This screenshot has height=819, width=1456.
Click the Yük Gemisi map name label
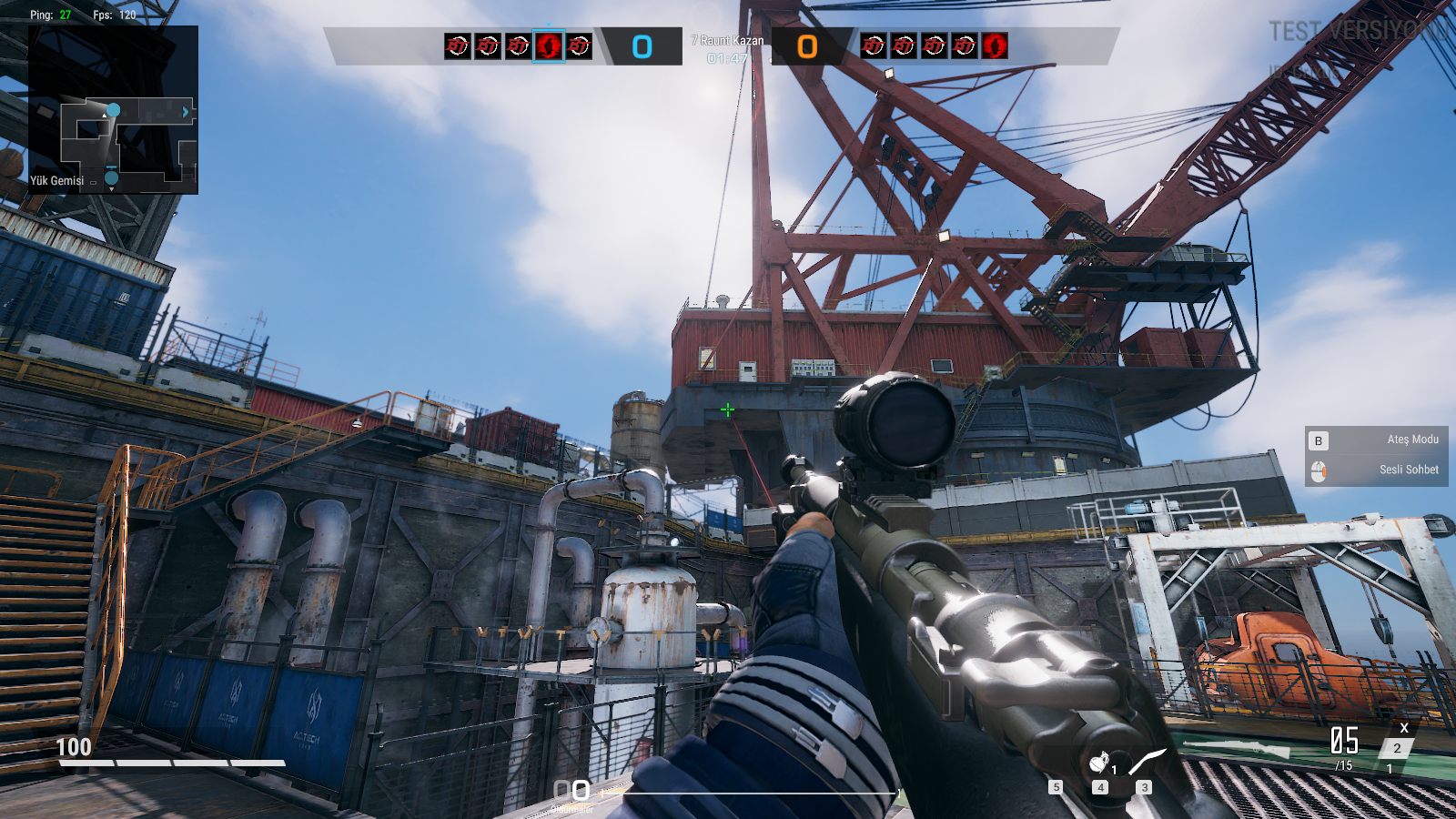pos(56,181)
